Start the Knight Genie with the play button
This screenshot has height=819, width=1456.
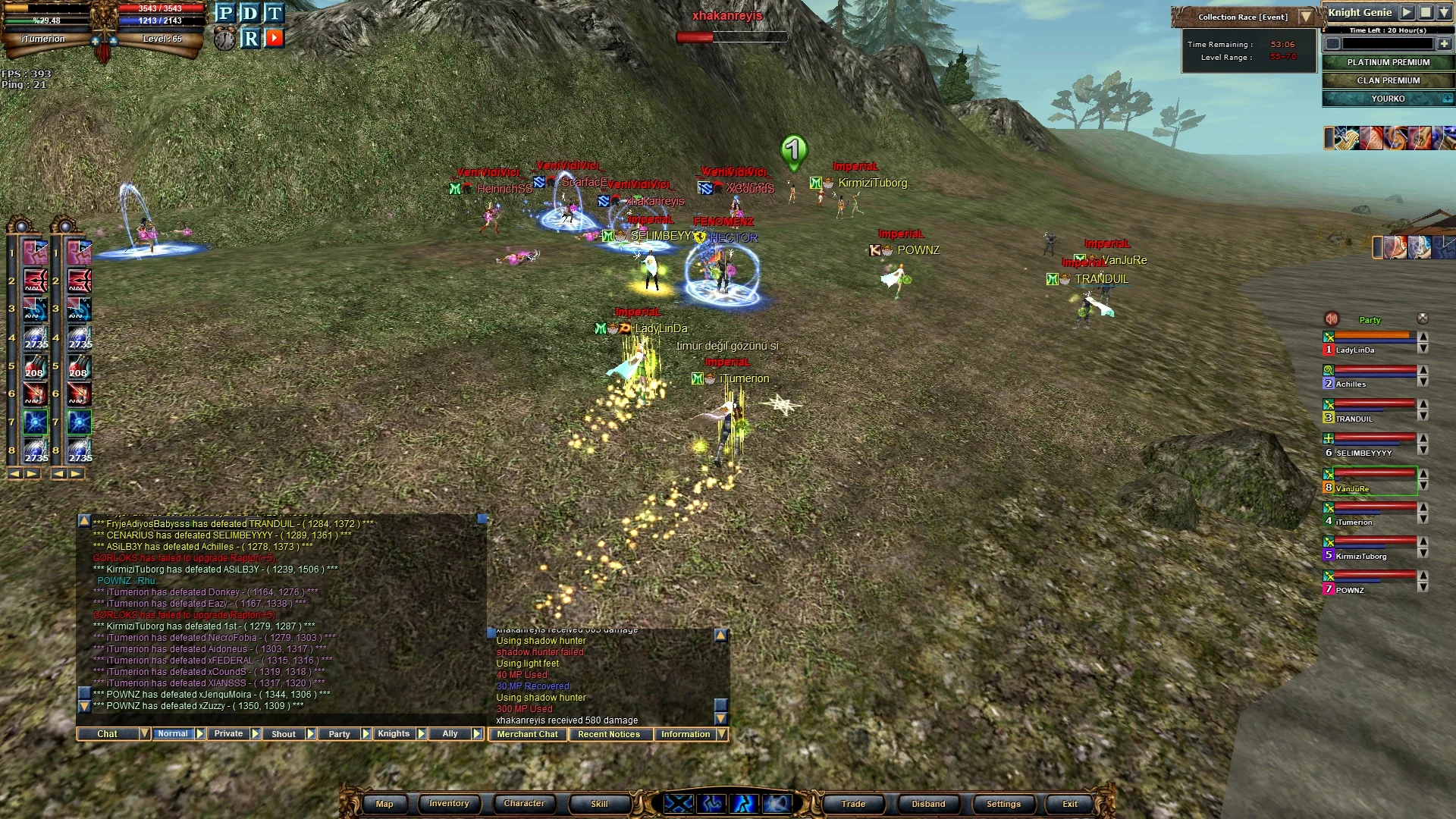[x=1407, y=12]
